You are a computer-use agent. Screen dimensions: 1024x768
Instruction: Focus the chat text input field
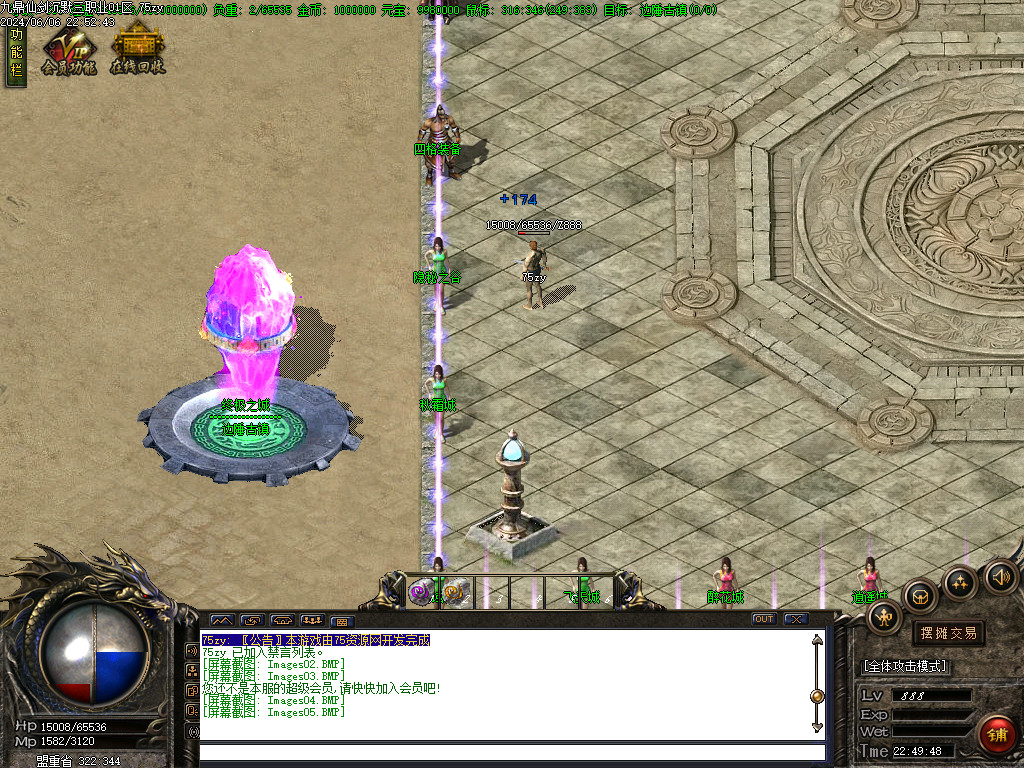click(x=512, y=752)
